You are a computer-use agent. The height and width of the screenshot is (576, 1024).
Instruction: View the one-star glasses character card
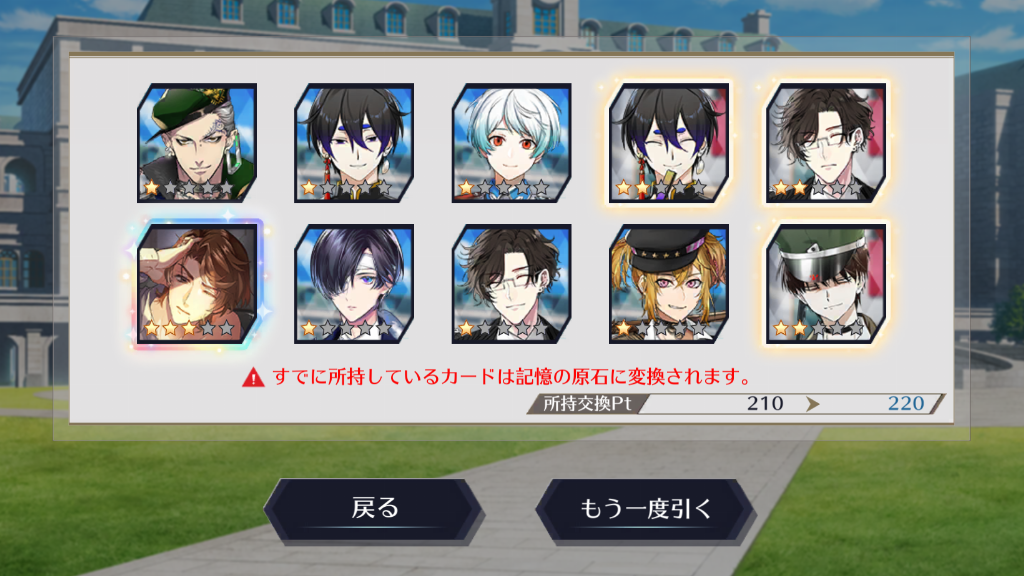[x=511, y=284]
